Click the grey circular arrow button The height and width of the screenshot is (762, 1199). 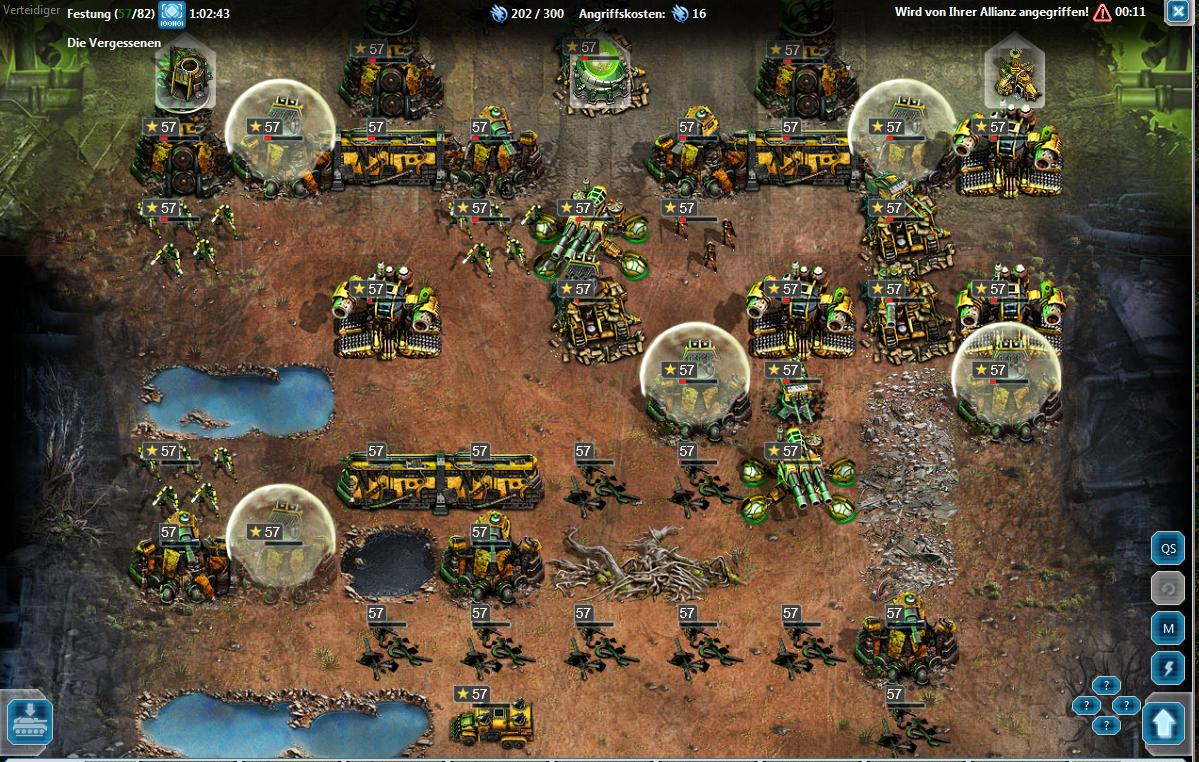(1167, 588)
